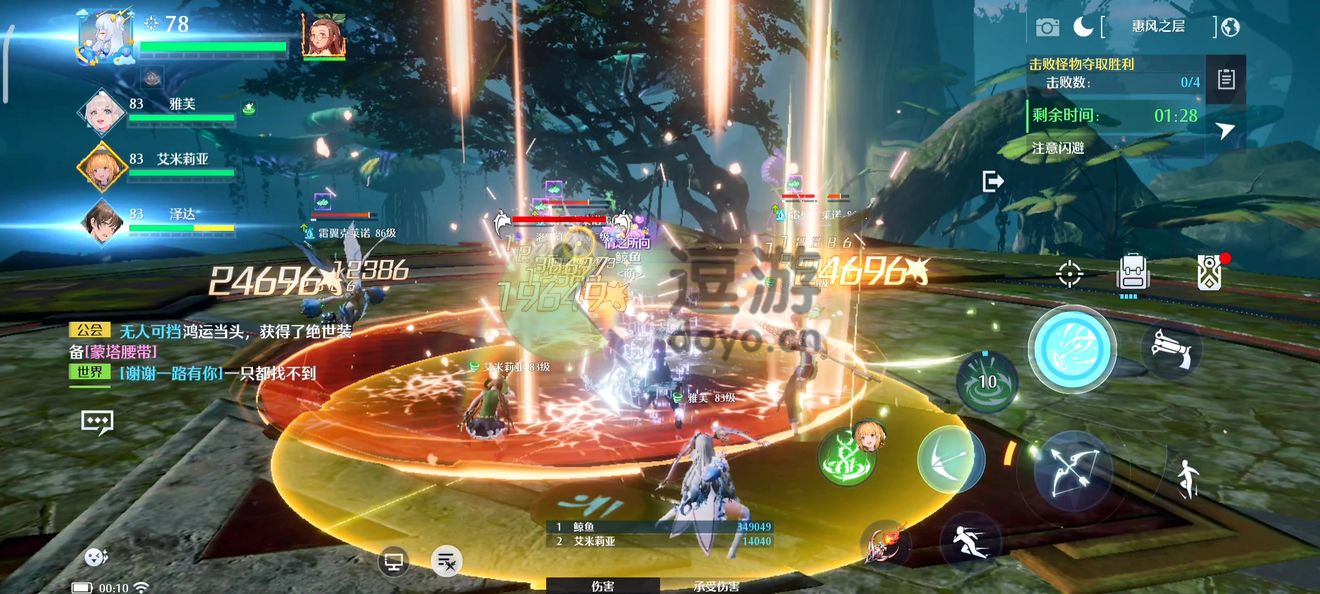Image resolution: width=1320 pixels, height=594 pixels.
Task: Select the arrow navigation tab
Action: pyautogui.click(x=1226, y=130)
